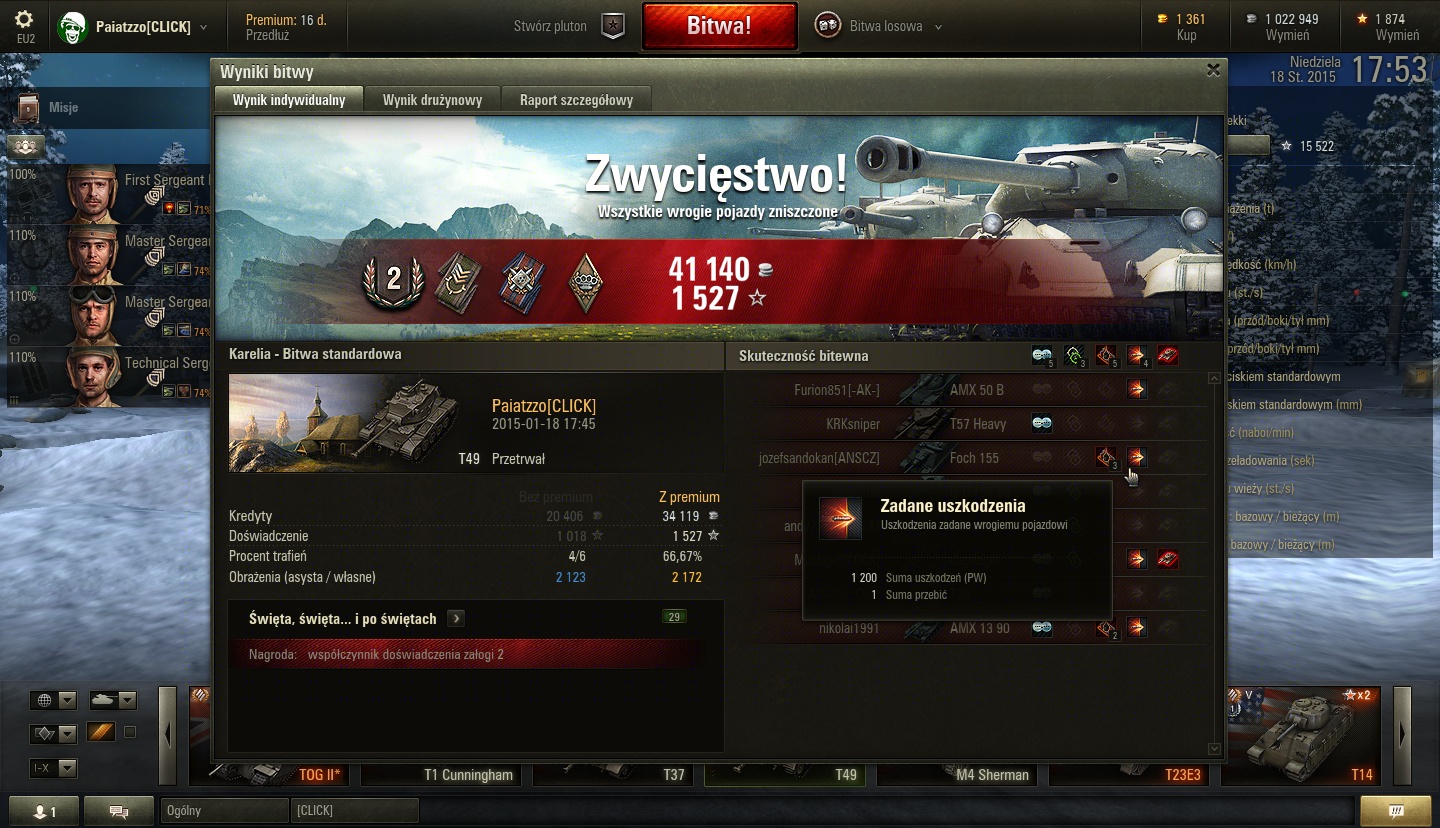Open the Misje missions panel

coord(62,107)
